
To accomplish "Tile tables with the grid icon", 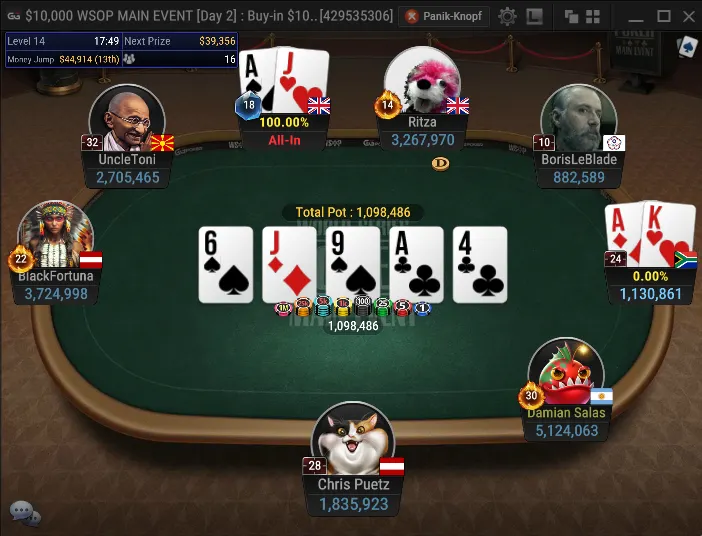I will click(x=593, y=16).
